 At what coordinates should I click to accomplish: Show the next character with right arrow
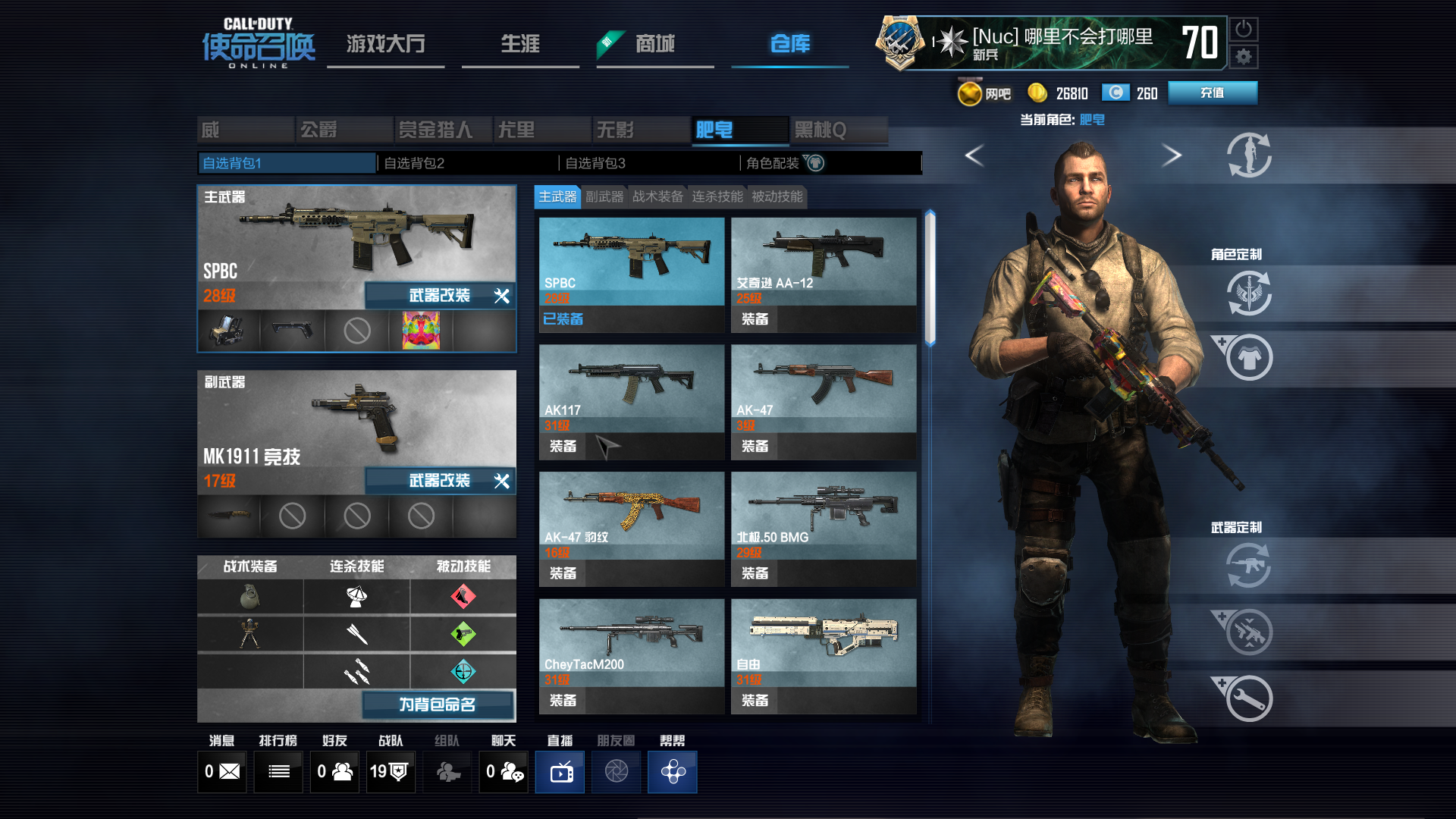point(1172,155)
